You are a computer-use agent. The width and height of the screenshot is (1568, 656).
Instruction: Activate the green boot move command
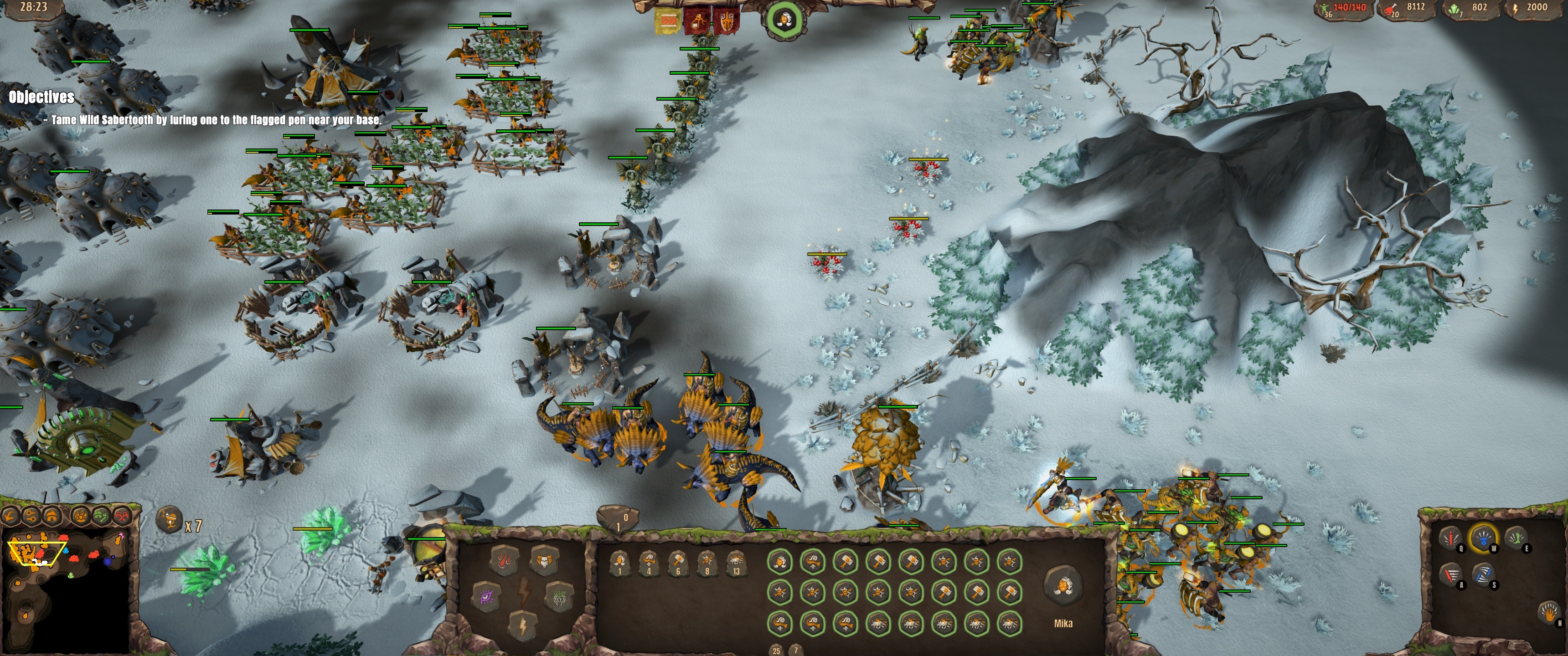pos(1517,538)
